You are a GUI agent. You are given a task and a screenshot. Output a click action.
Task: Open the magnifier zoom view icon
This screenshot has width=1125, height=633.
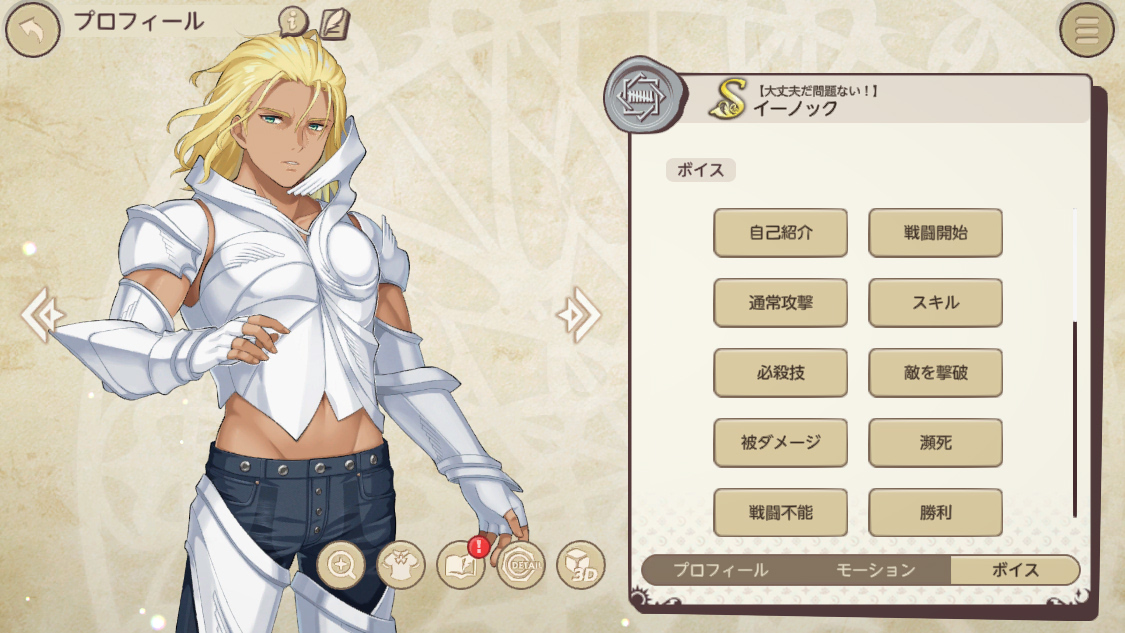(341, 566)
